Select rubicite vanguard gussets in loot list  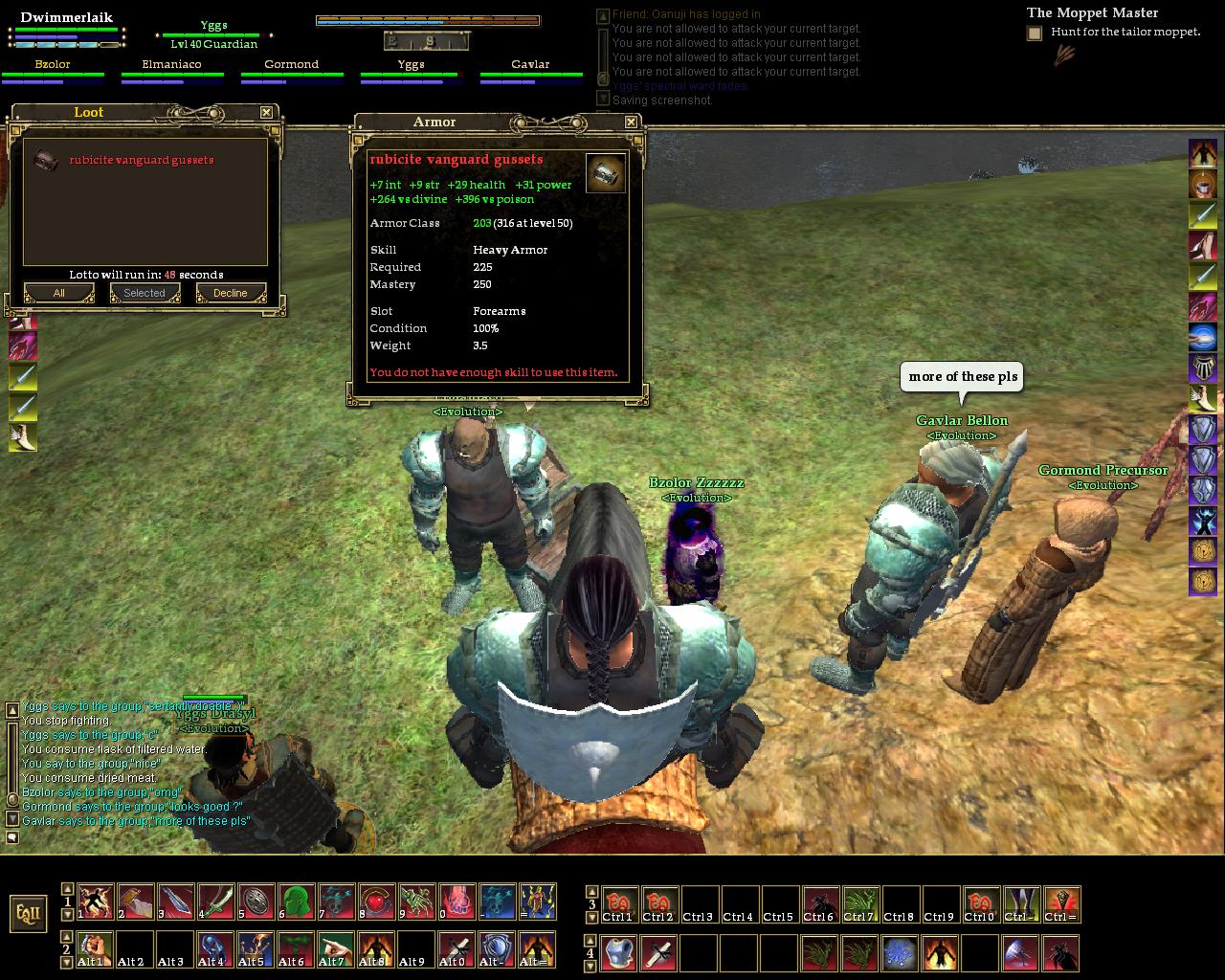pos(141,160)
